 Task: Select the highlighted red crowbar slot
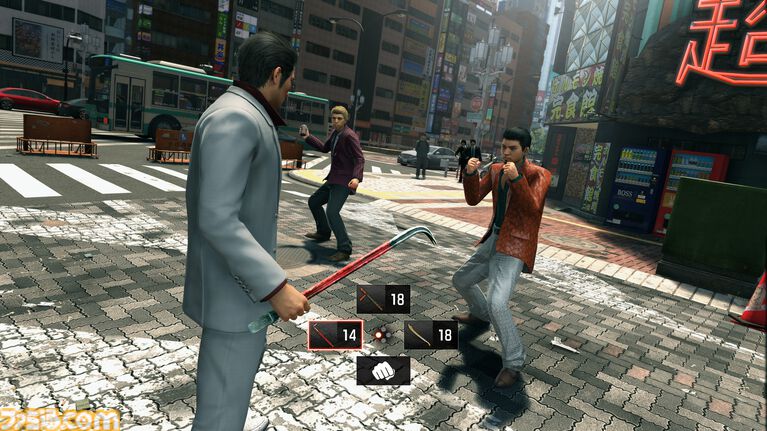[335, 335]
